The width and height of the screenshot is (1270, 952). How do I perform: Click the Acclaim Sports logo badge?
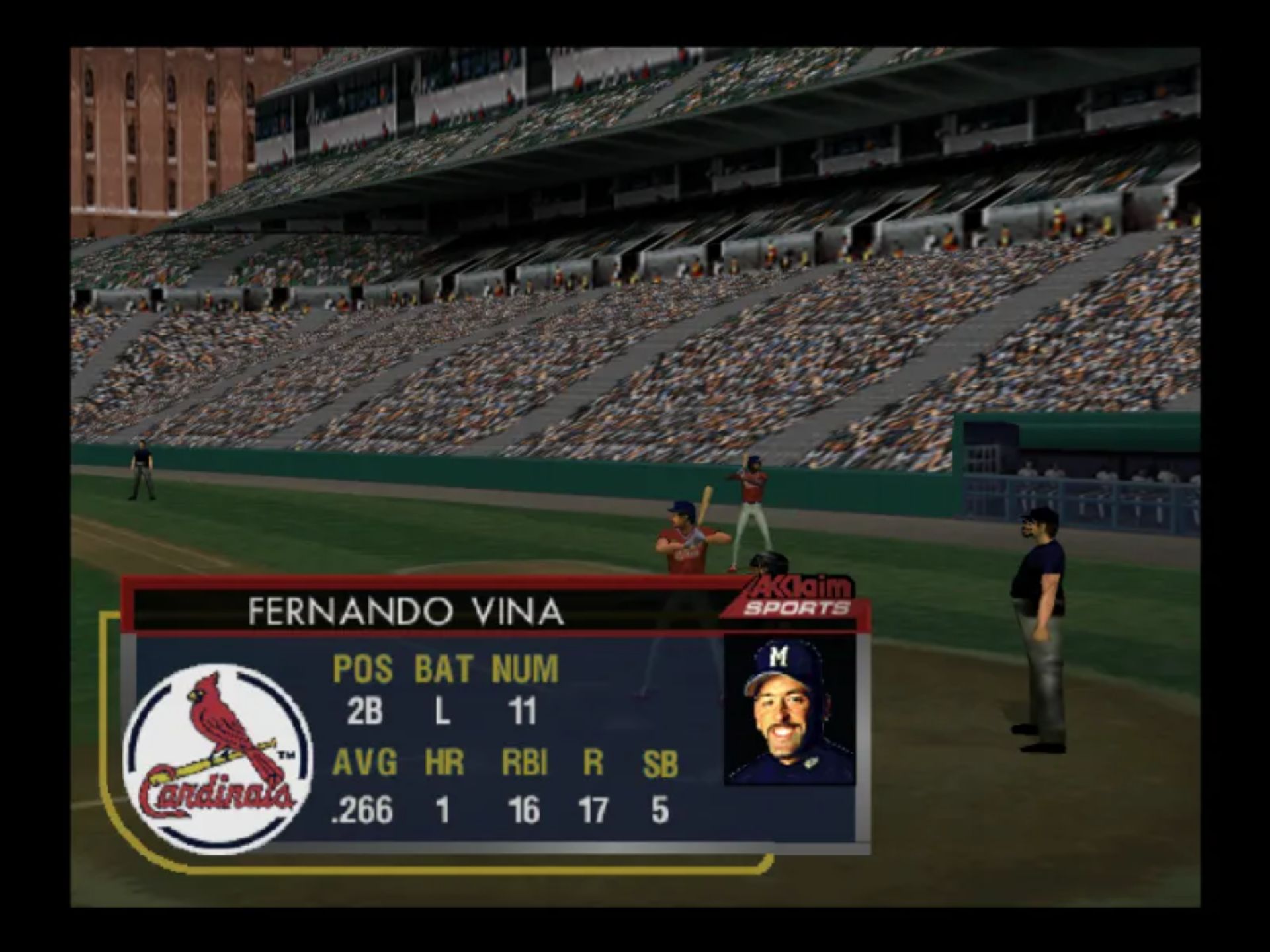[797, 597]
